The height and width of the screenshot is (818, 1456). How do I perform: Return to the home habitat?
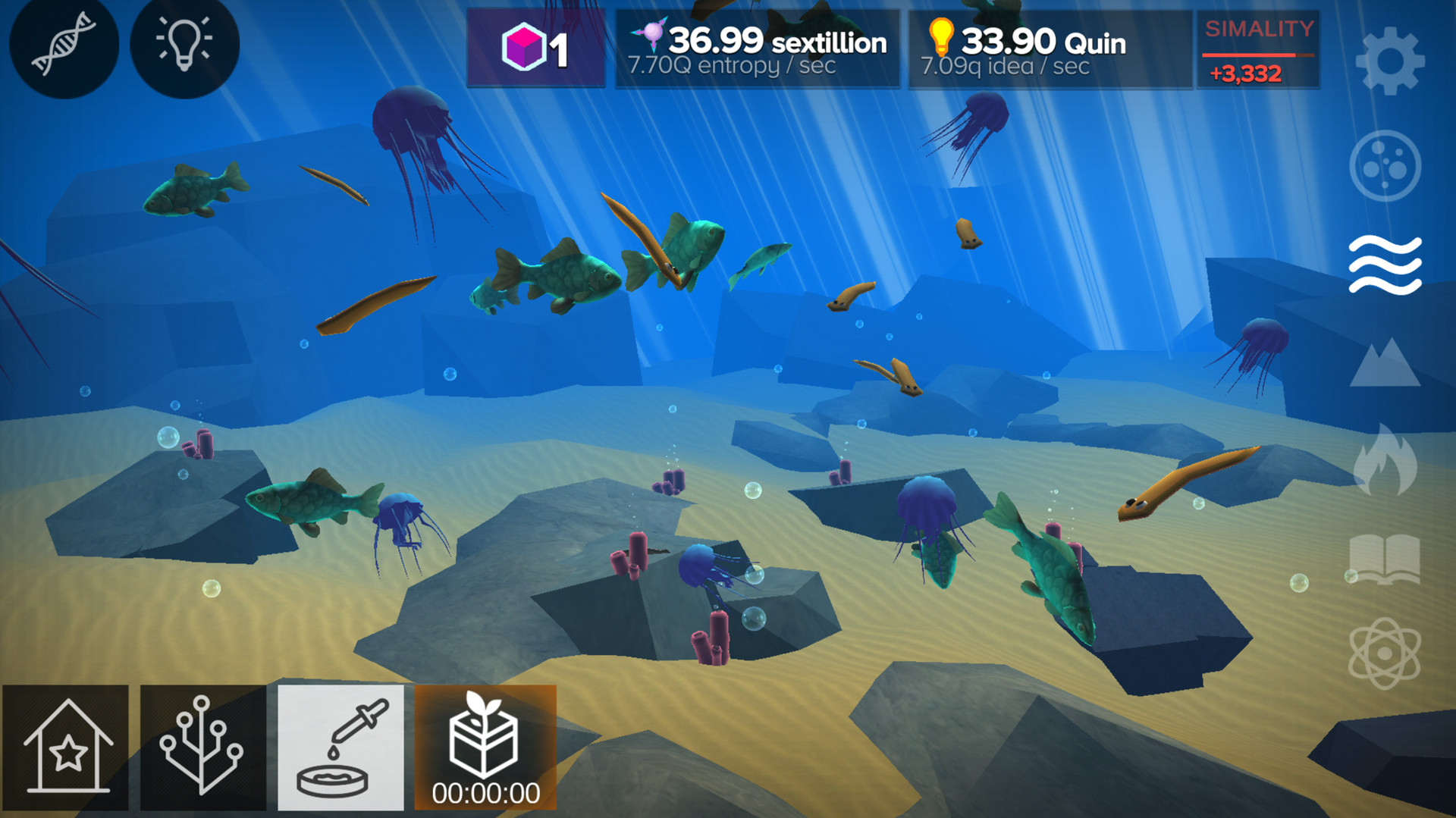pyautogui.click(x=68, y=747)
